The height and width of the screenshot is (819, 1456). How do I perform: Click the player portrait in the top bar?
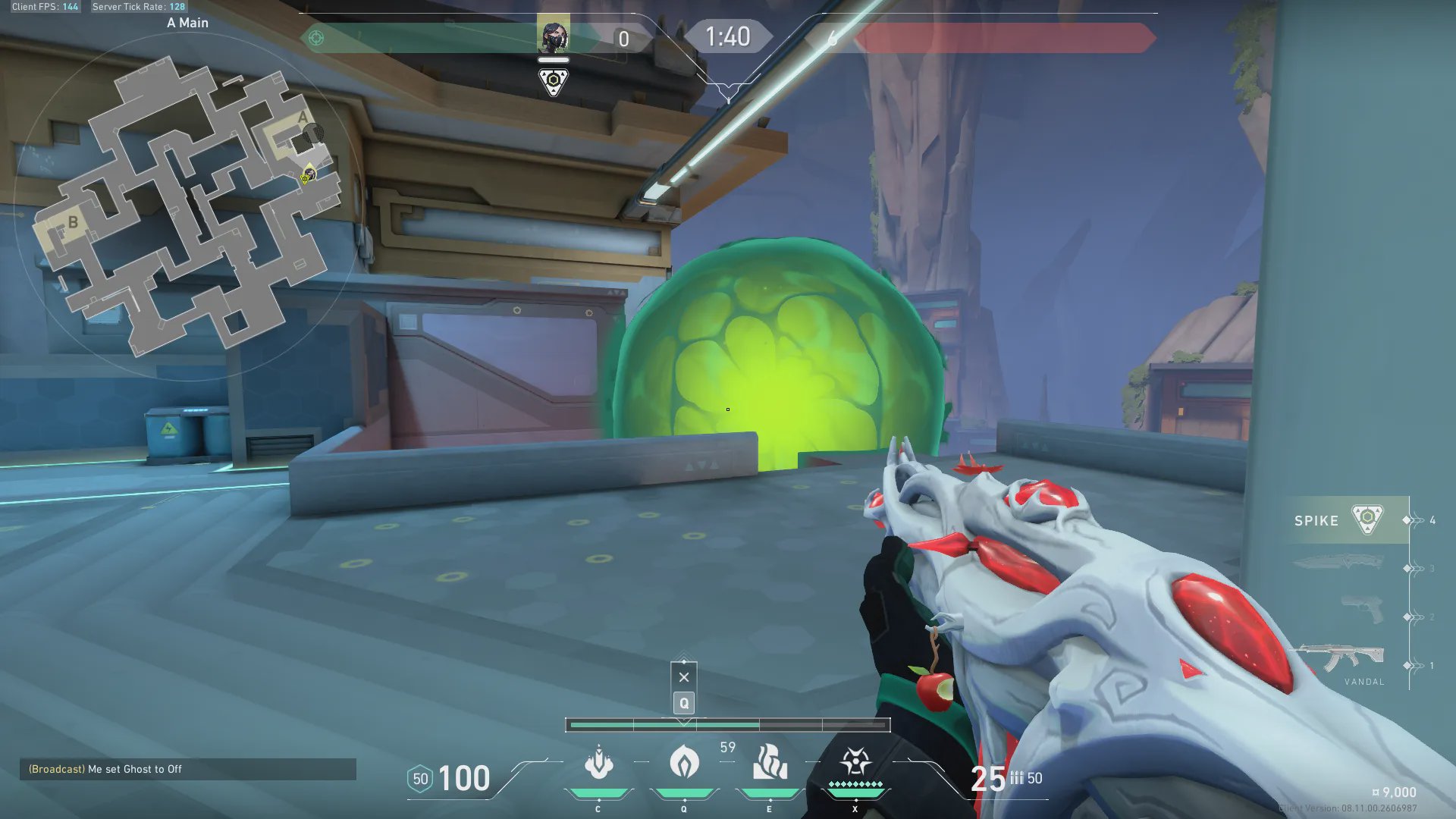pyautogui.click(x=554, y=36)
